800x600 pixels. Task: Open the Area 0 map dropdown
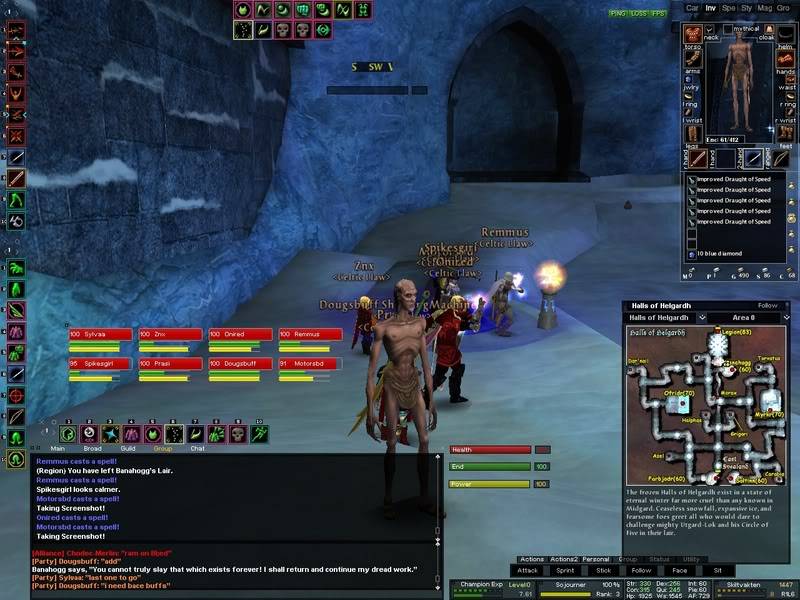pyautogui.click(x=744, y=318)
